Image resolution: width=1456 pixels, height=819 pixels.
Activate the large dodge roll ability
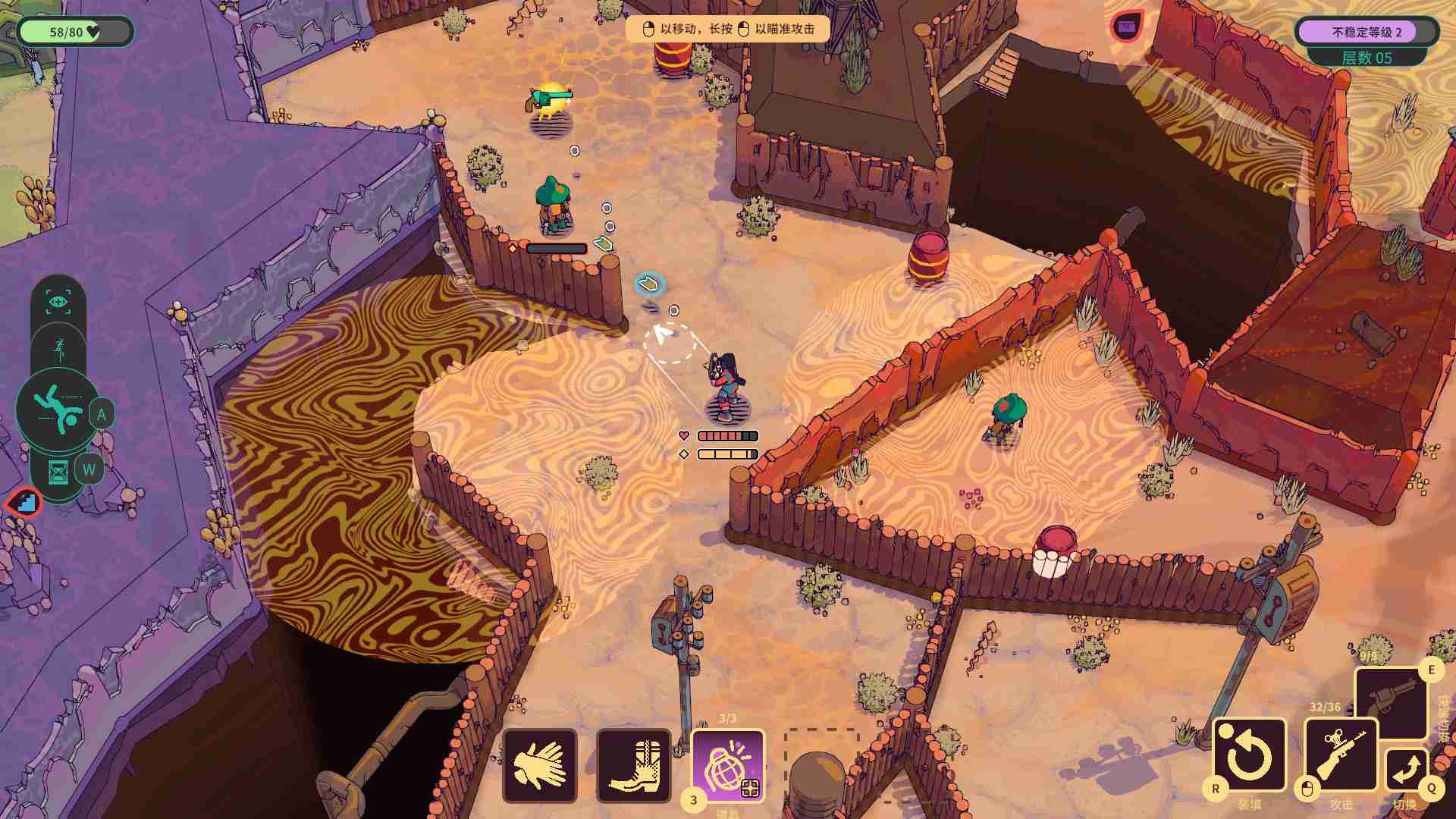(x=58, y=409)
